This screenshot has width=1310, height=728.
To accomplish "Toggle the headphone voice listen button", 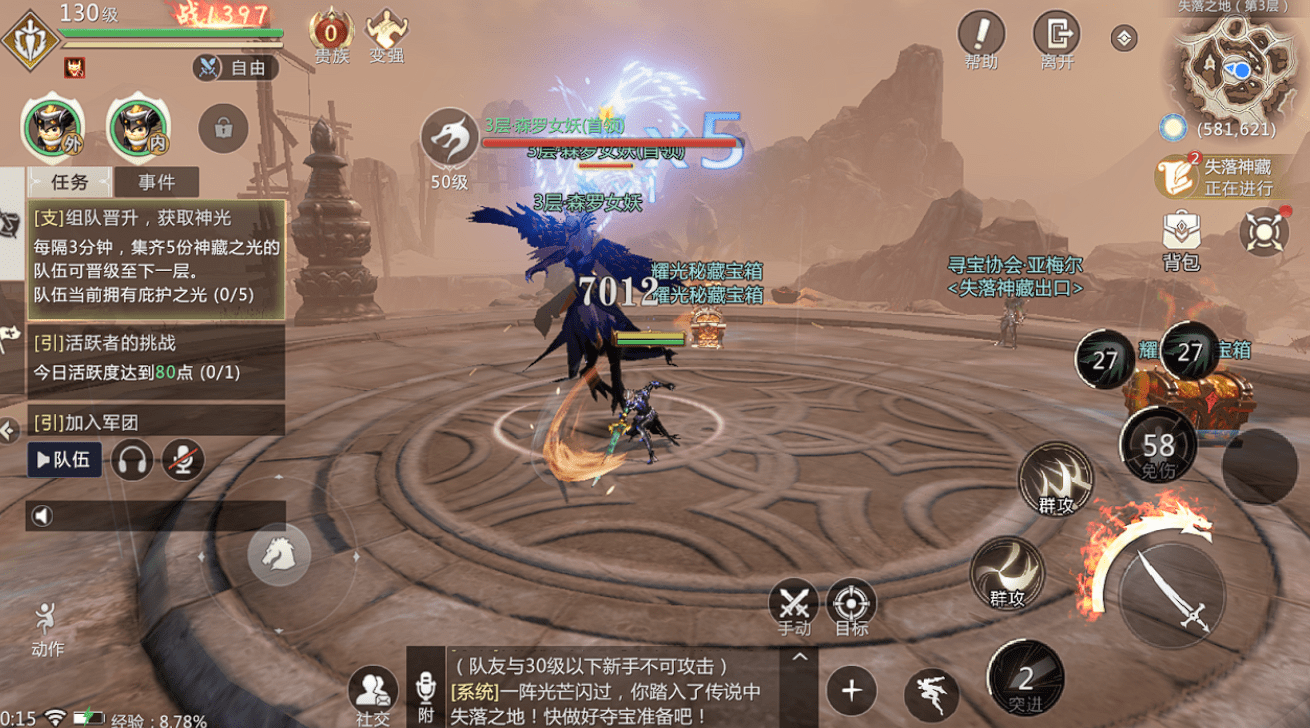I will (x=131, y=460).
